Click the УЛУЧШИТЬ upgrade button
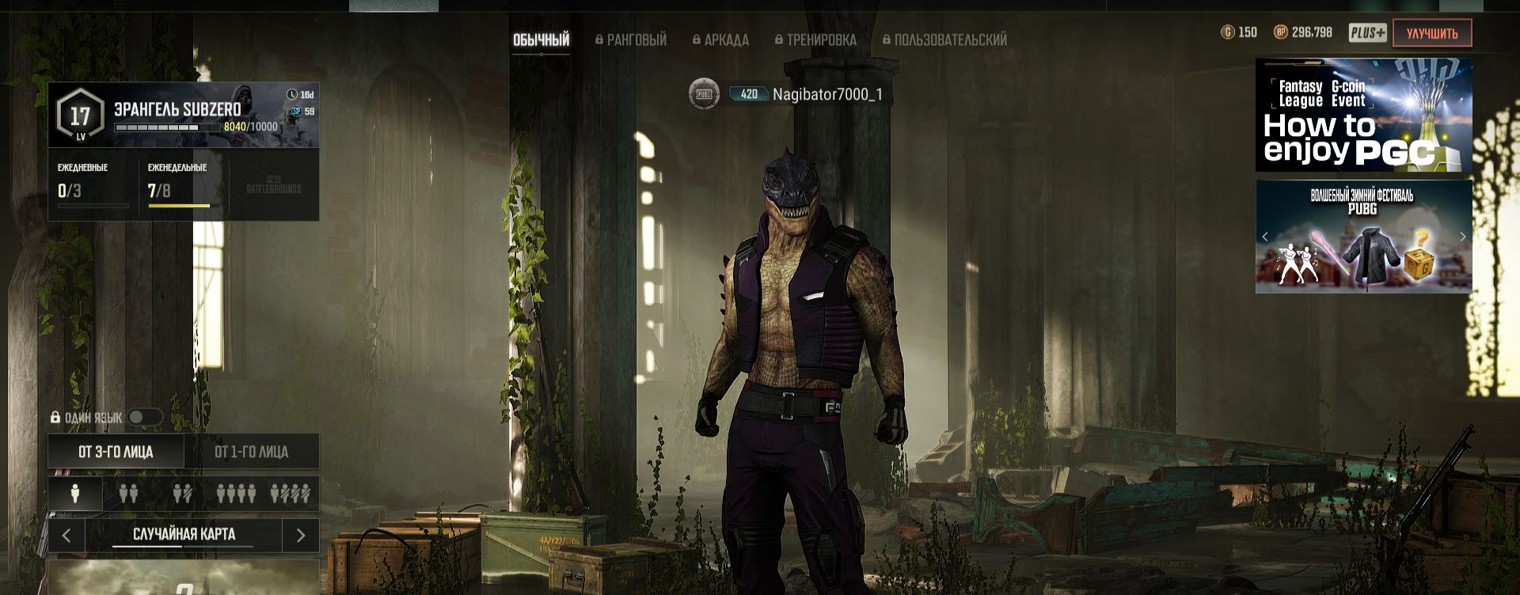The image size is (1520, 595). (1431, 33)
